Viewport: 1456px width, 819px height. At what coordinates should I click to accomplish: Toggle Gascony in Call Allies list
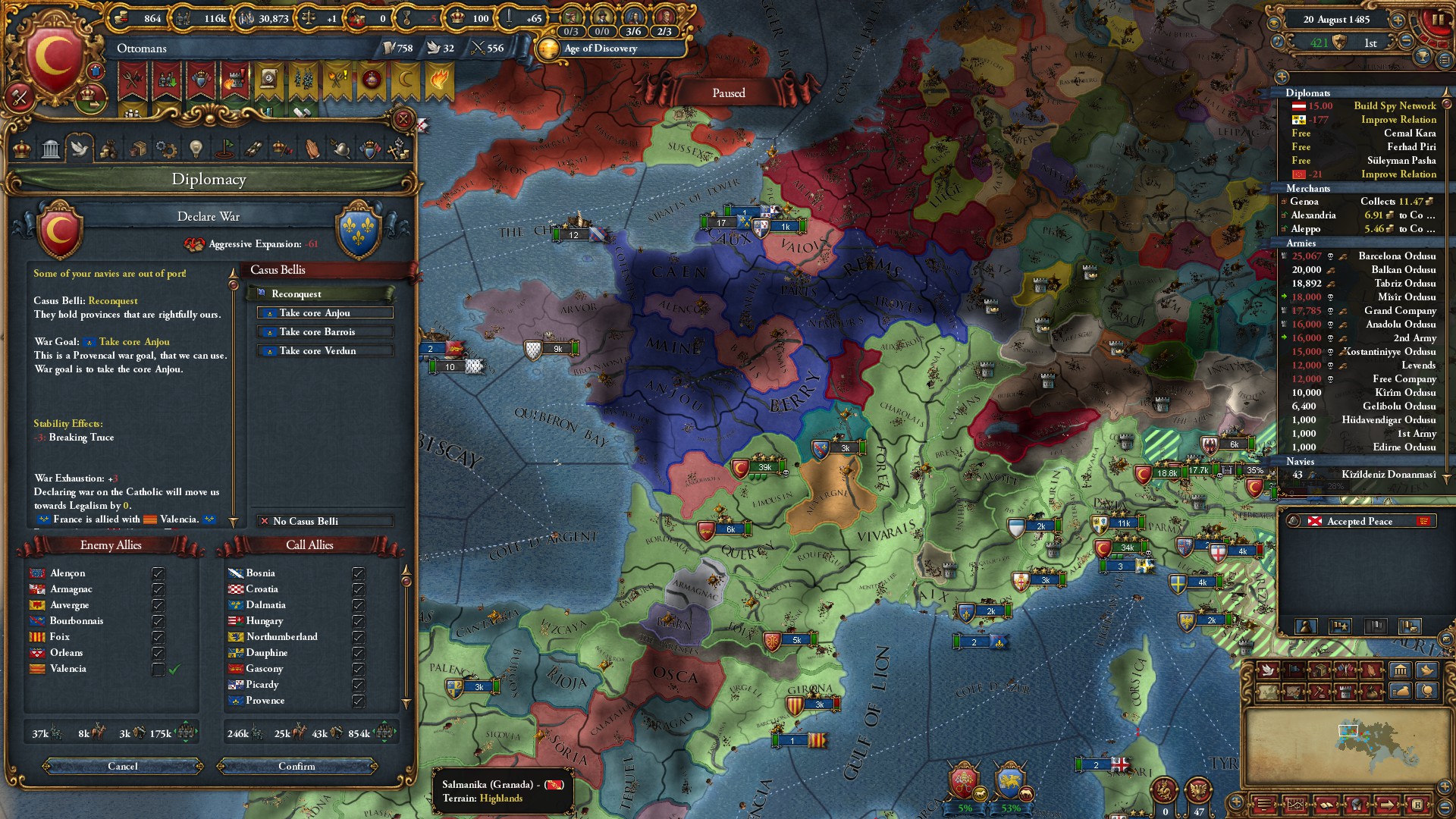[358, 669]
